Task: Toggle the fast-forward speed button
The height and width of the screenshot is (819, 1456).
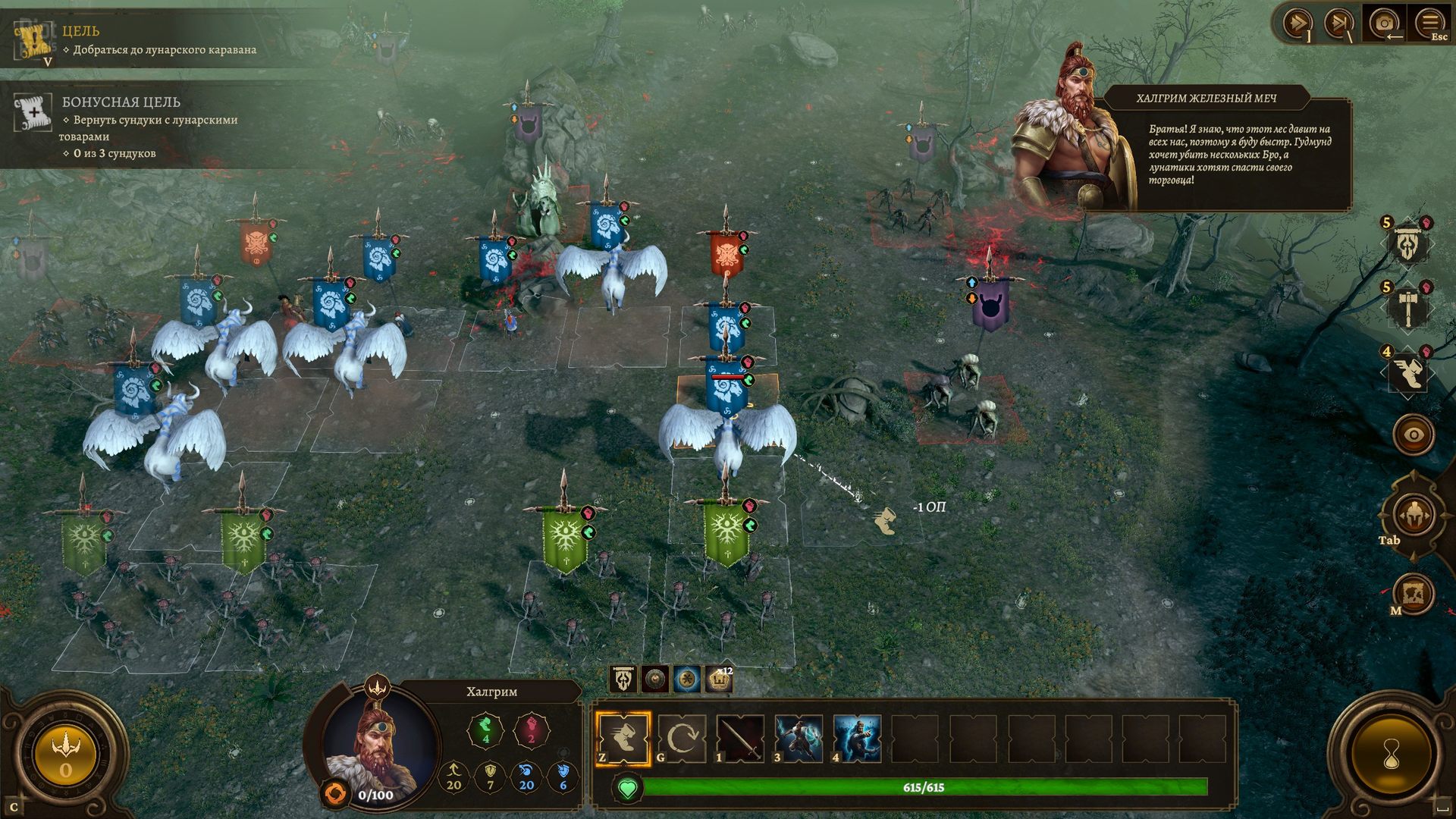Action: (1296, 23)
